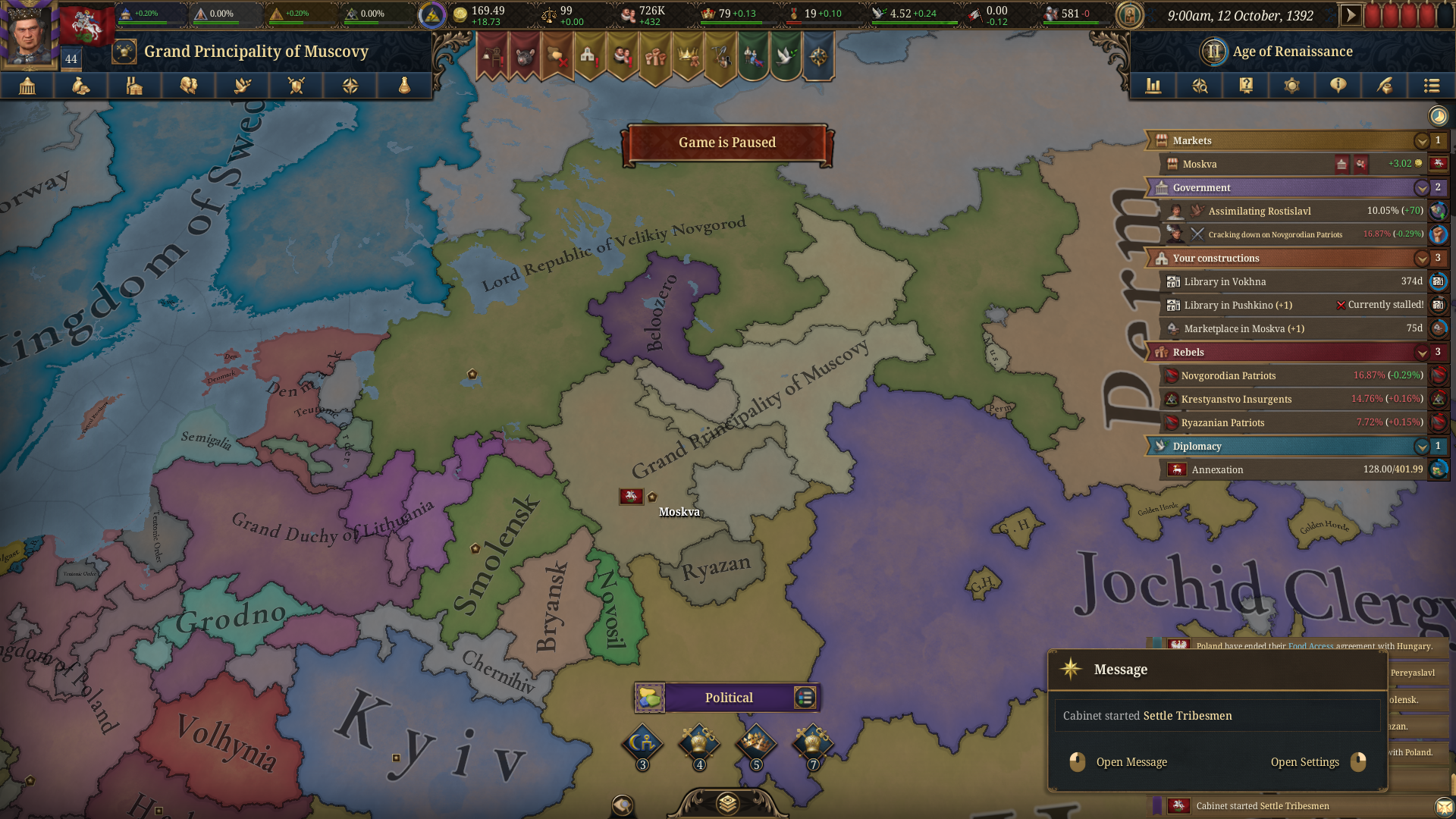Click the play arrow to unpause the game
The width and height of the screenshot is (1456, 819).
pyautogui.click(x=1351, y=15)
